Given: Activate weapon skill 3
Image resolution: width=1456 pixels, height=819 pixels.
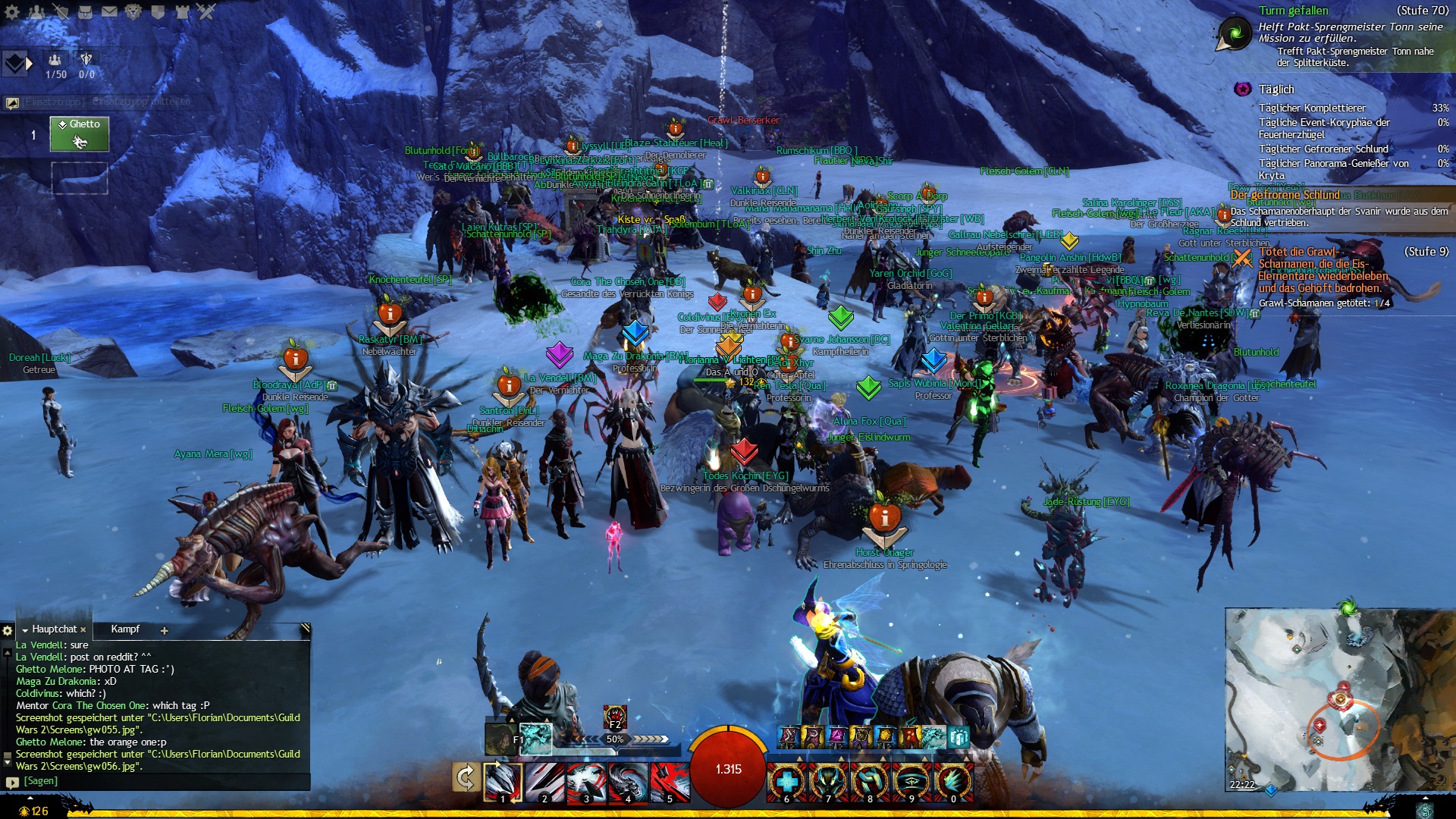Looking at the screenshot, I should point(585,781).
